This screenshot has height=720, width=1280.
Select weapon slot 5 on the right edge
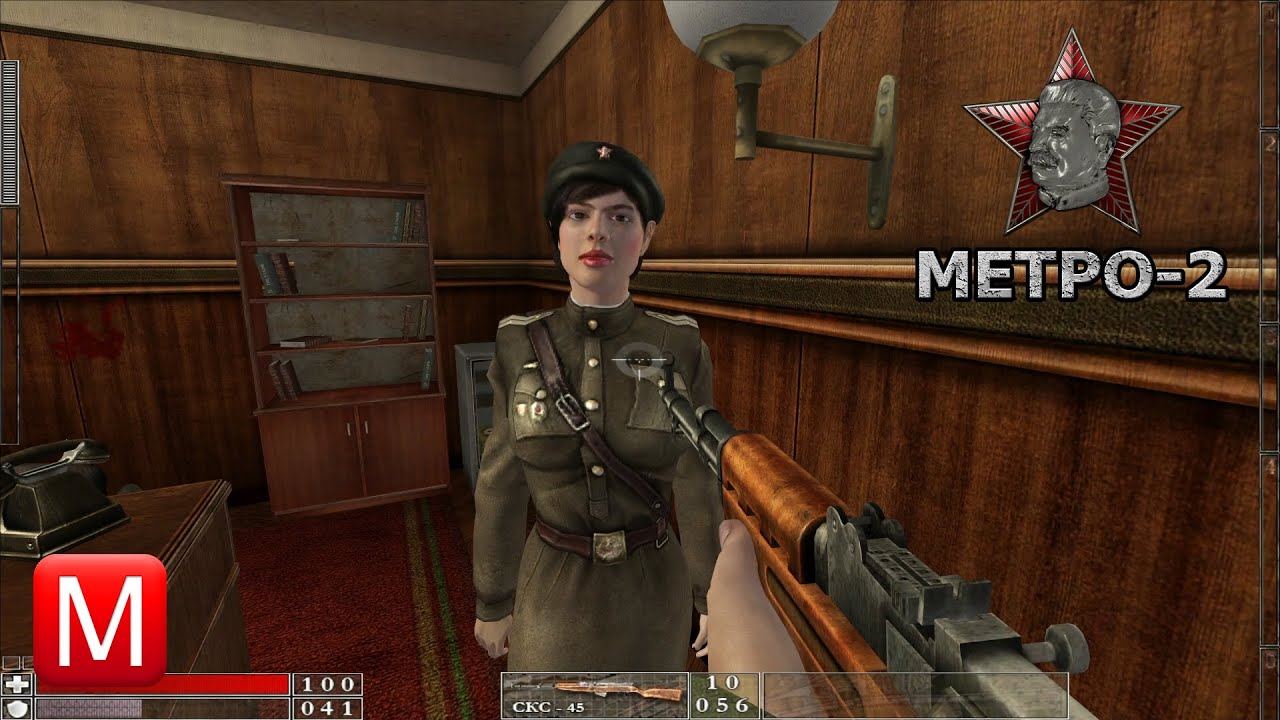coord(1270,685)
